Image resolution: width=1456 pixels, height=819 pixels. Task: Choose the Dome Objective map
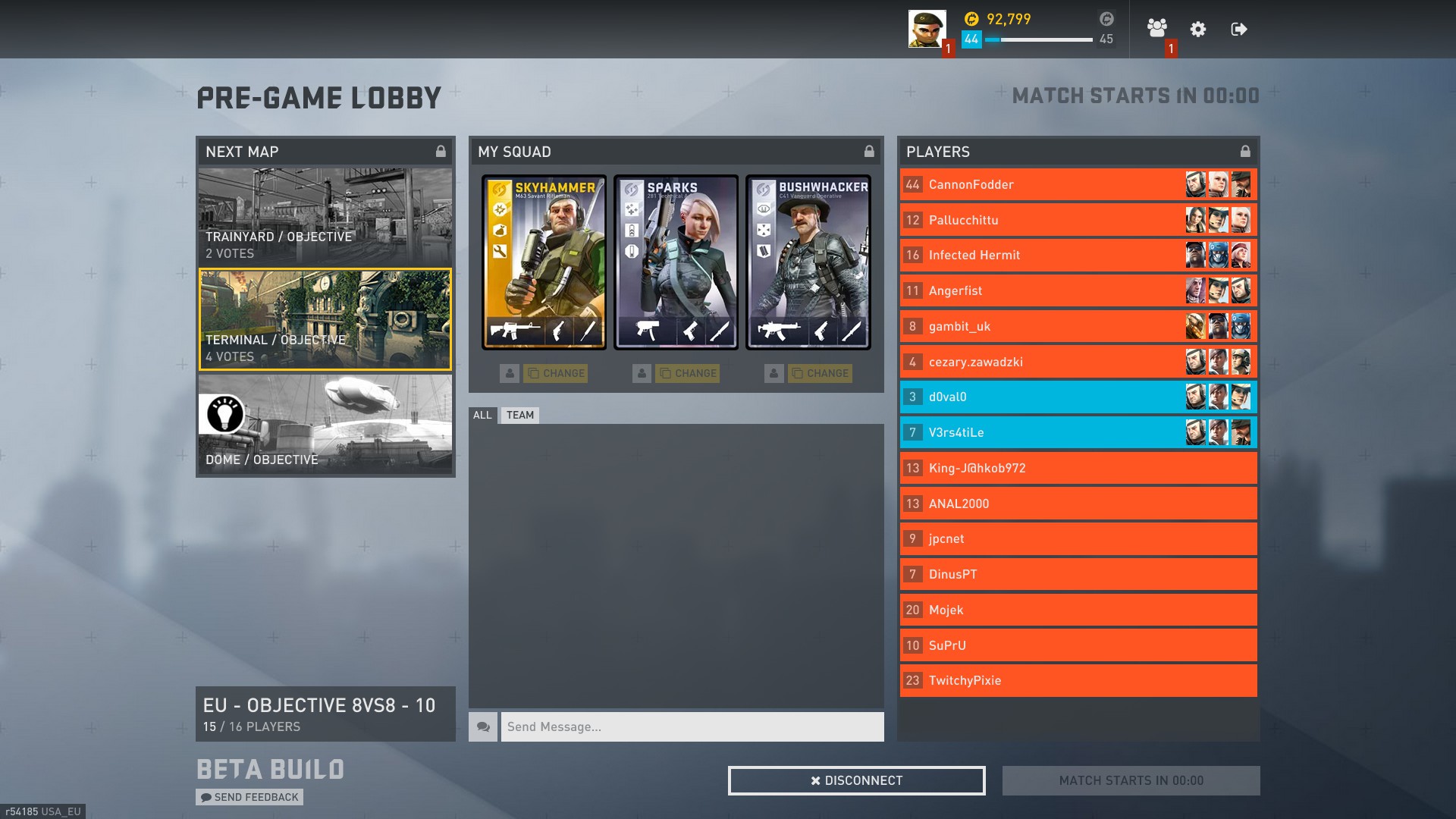[325, 424]
